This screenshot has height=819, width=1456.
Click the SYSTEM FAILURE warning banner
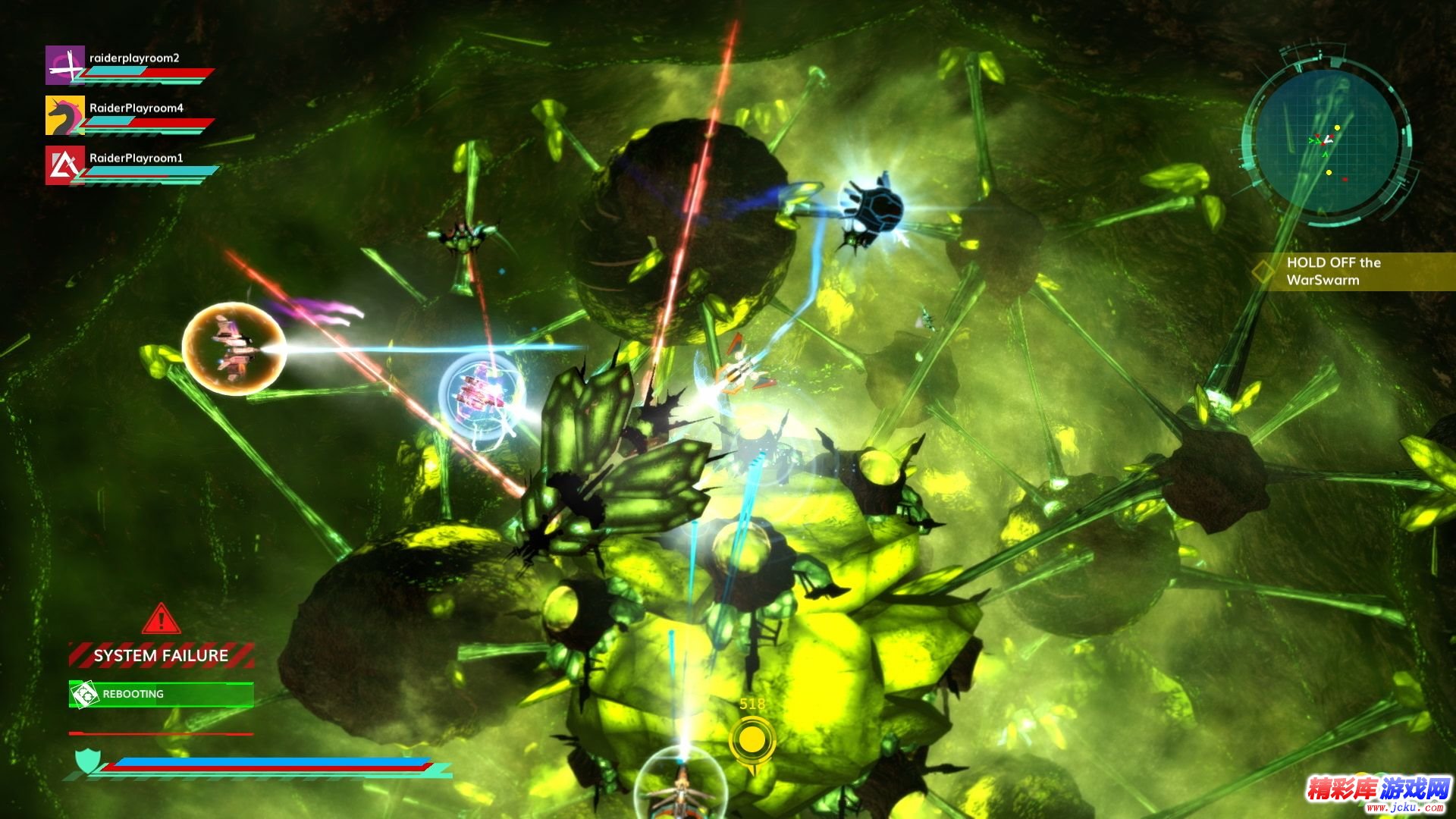click(161, 655)
